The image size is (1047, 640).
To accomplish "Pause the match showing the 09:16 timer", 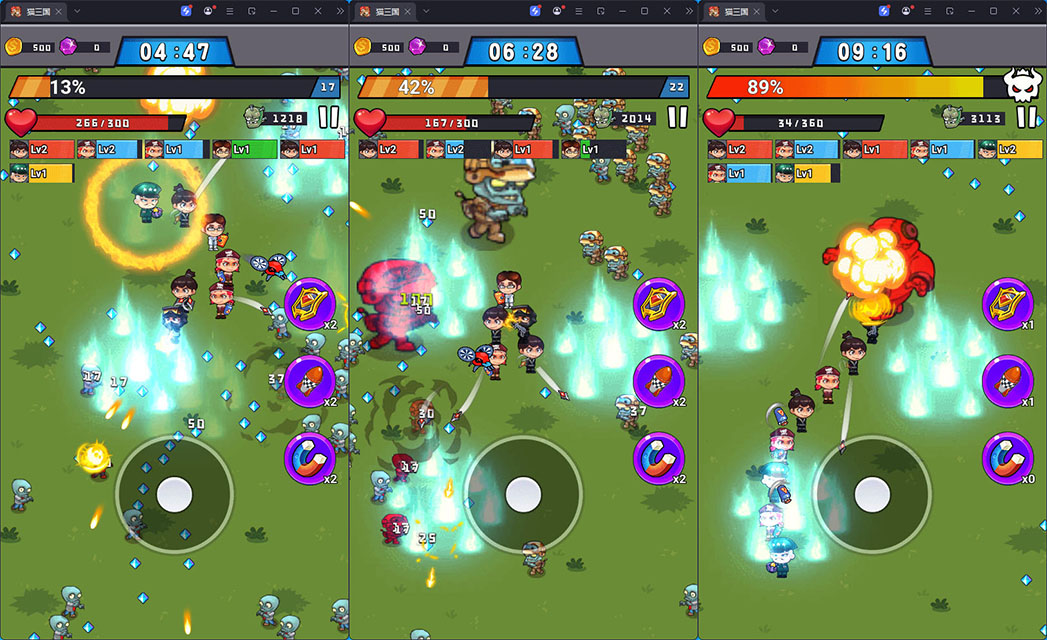I will coord(1026,117).
